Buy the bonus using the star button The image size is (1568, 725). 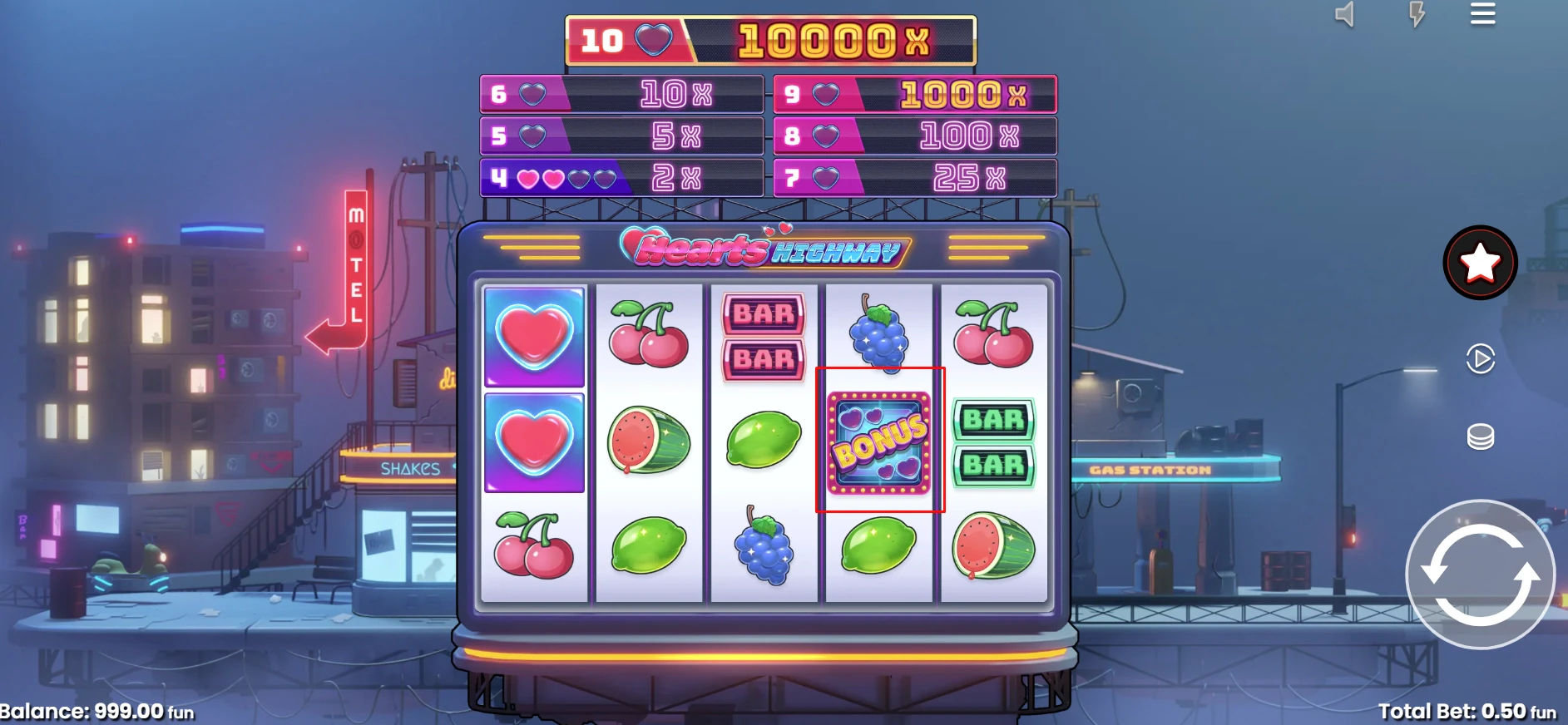point(1480,262)
